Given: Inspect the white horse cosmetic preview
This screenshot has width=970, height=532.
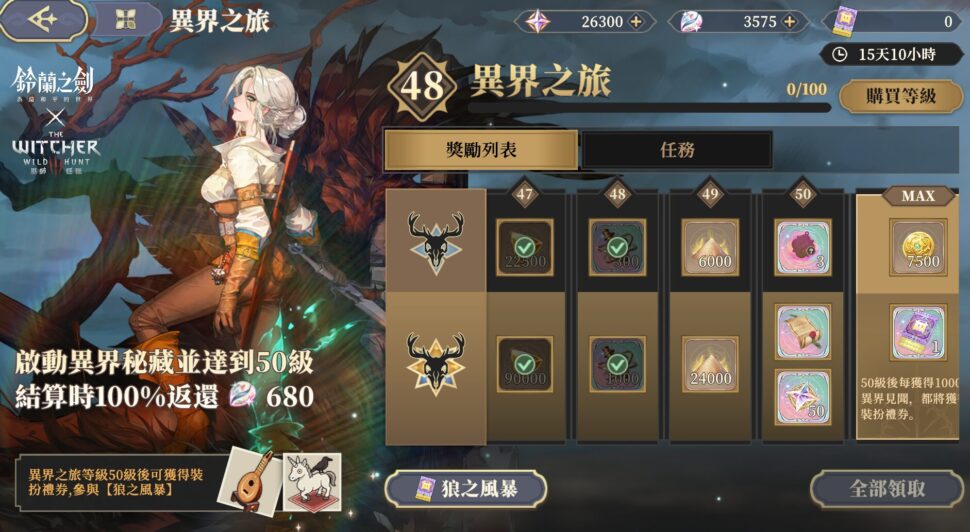Looking at the screenshot, I should [311, 481].
